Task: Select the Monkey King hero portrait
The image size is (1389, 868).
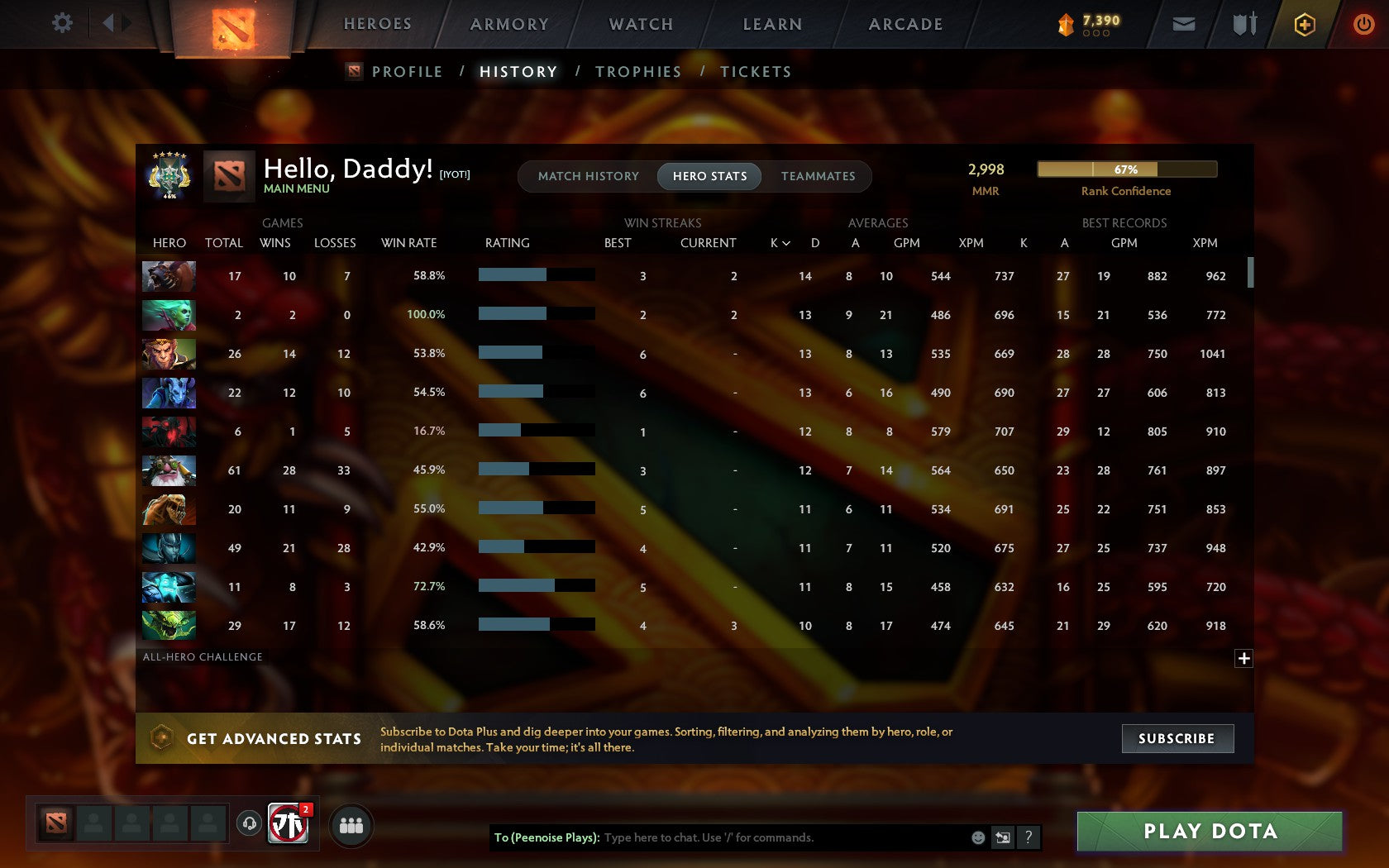Action: pos(169,354)
